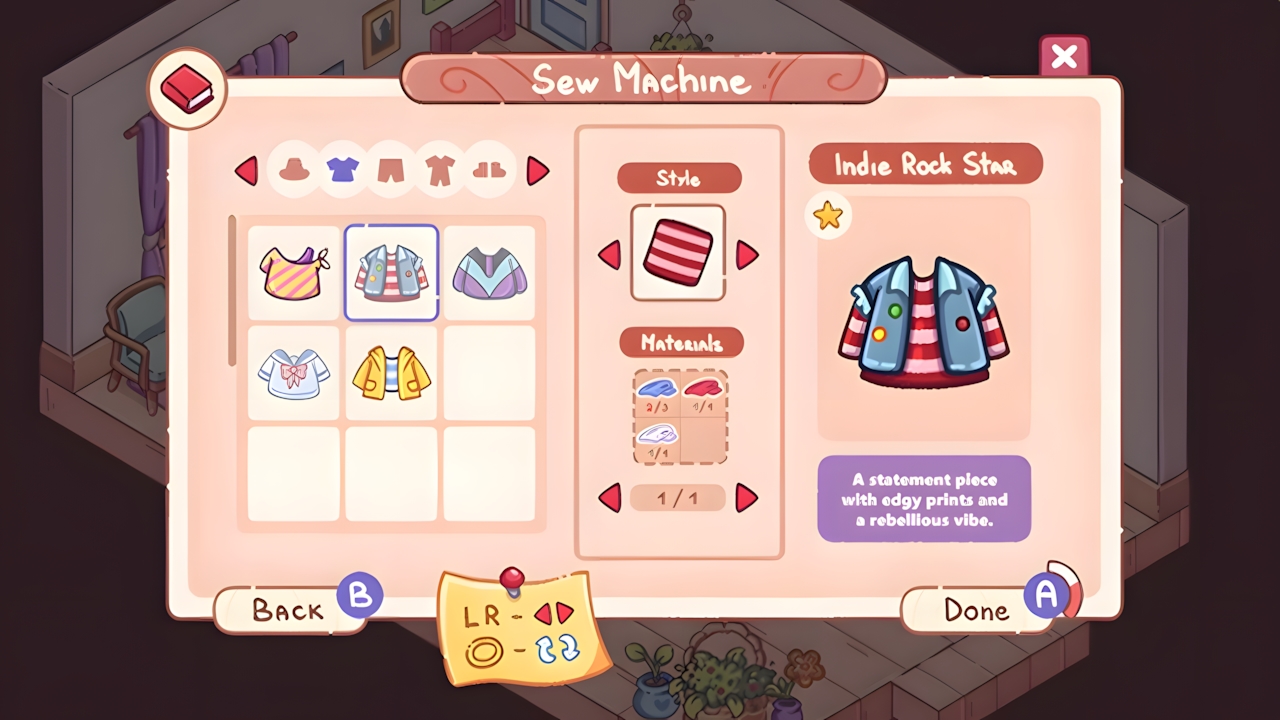Image resolution: width=1280 pixels, height=720 pixels.
Task: Select the shoes category icon
Action: click(488, 170)
